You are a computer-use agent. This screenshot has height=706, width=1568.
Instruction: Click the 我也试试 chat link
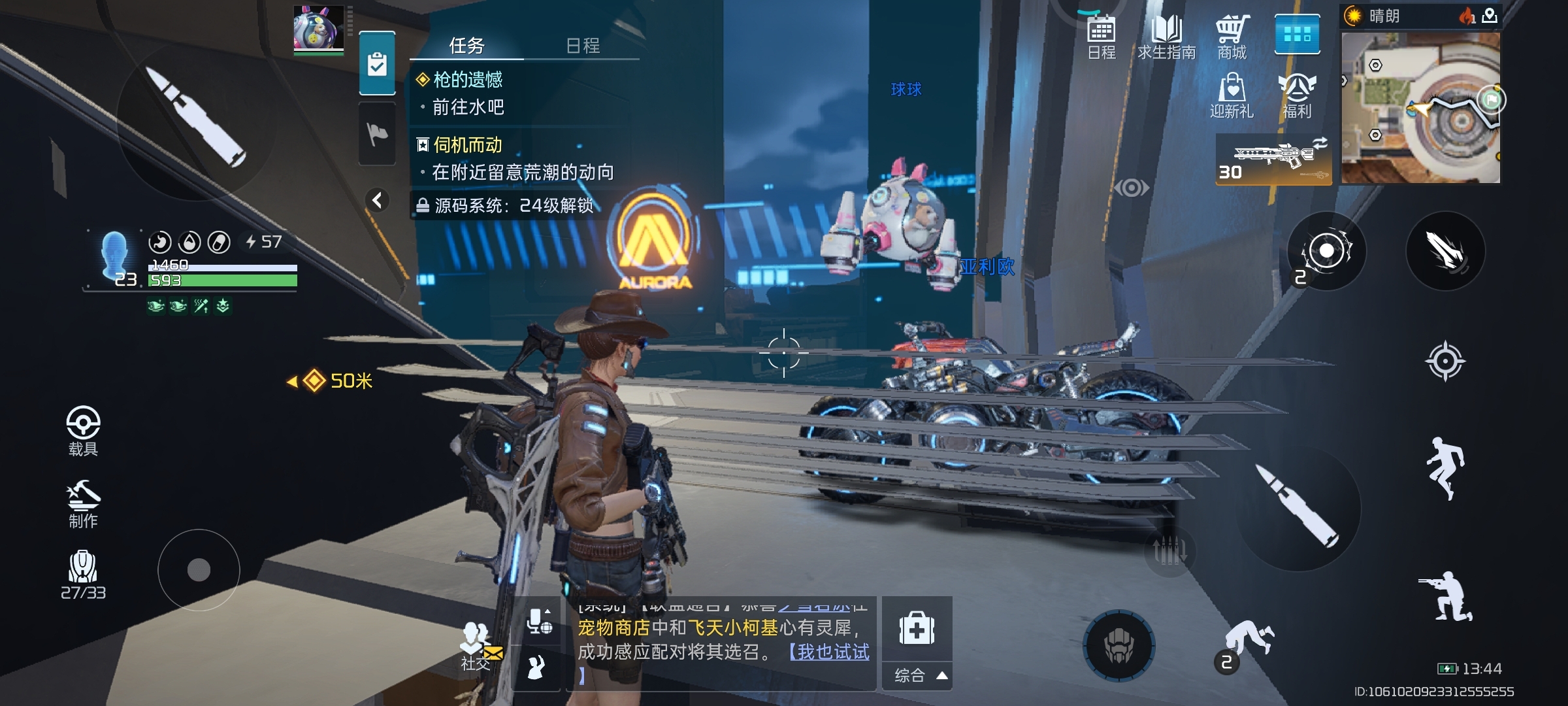click(x=830, y=652)
